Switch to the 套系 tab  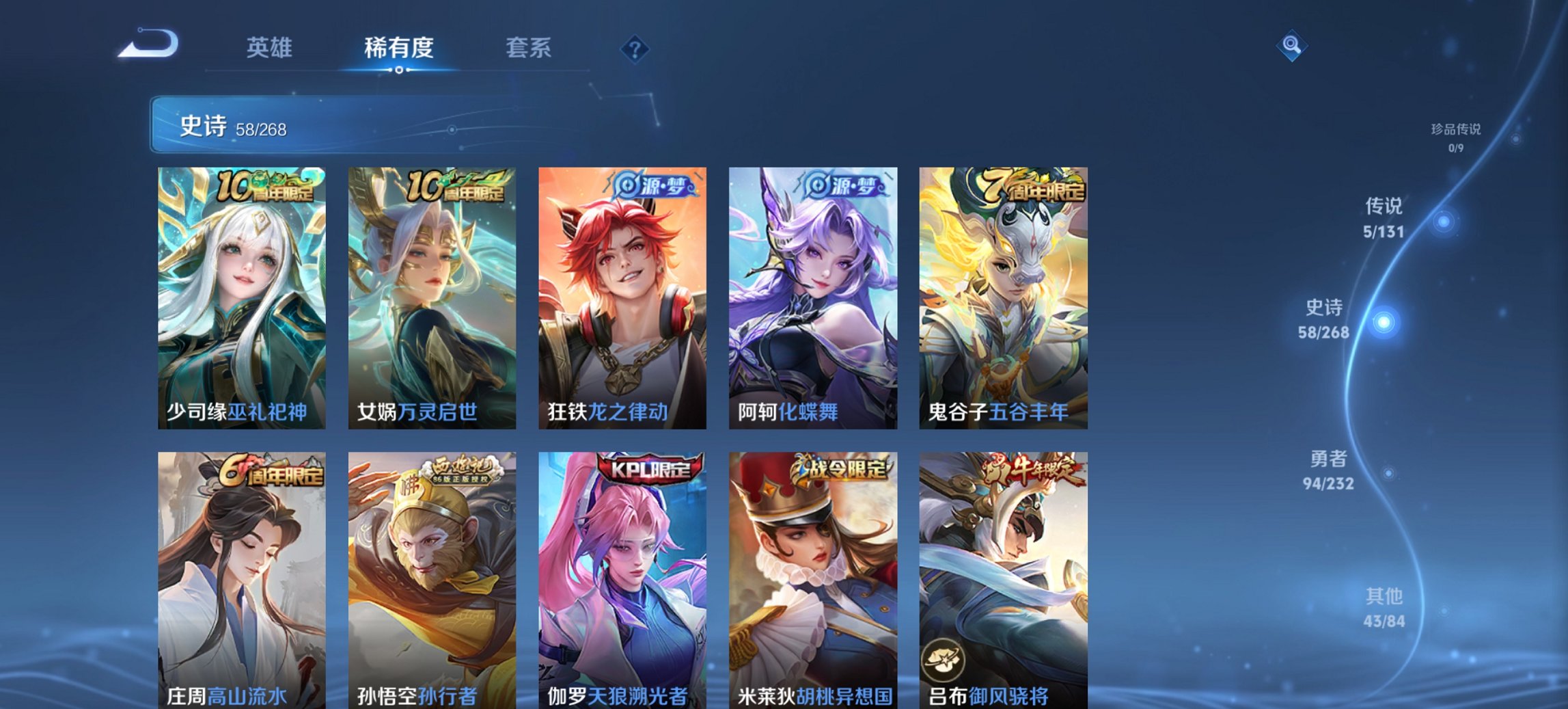pyautogui.click(x=528, y=49)
